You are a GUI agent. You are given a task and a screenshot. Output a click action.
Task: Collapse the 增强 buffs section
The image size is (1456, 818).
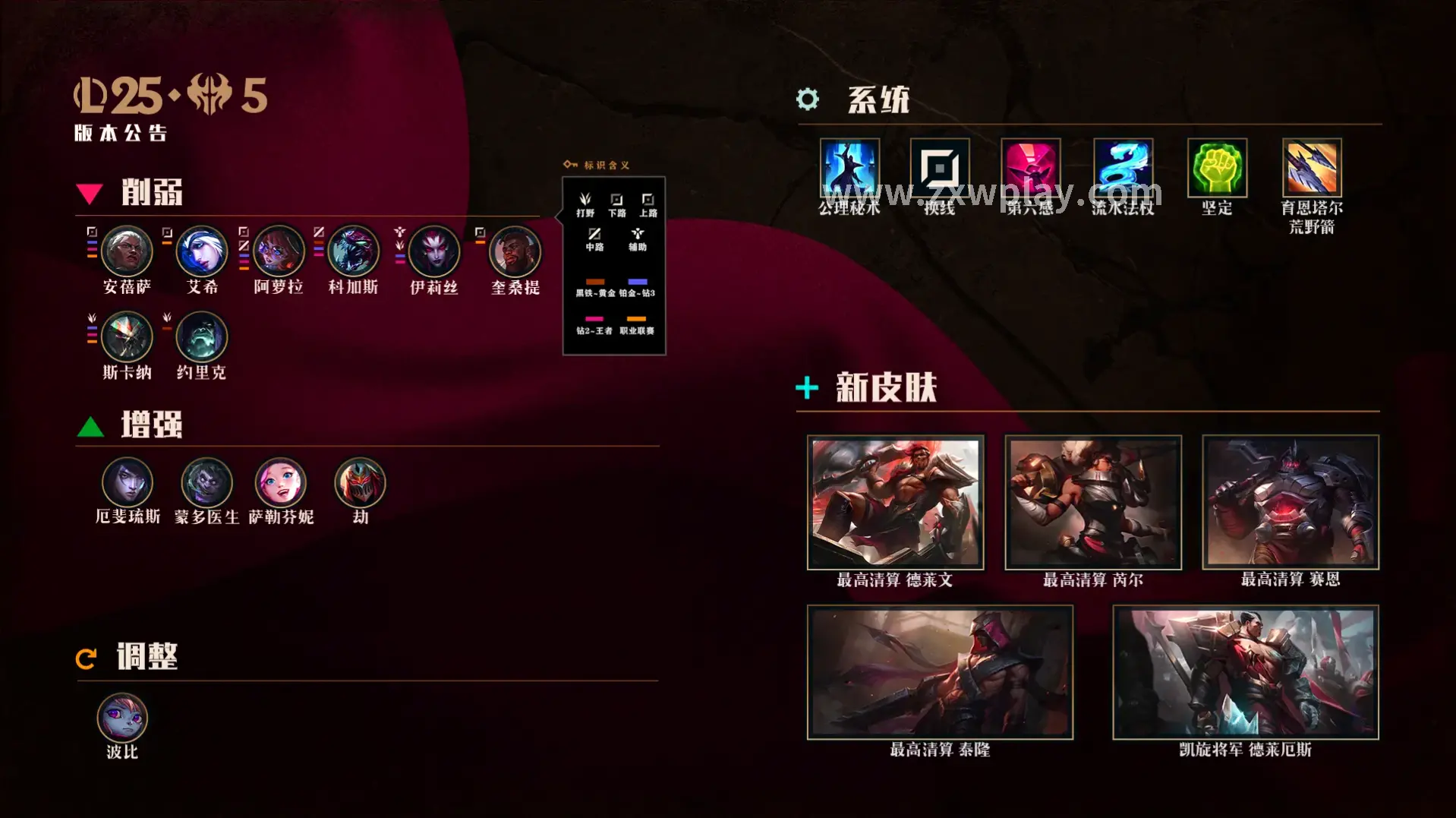point(149,426)
